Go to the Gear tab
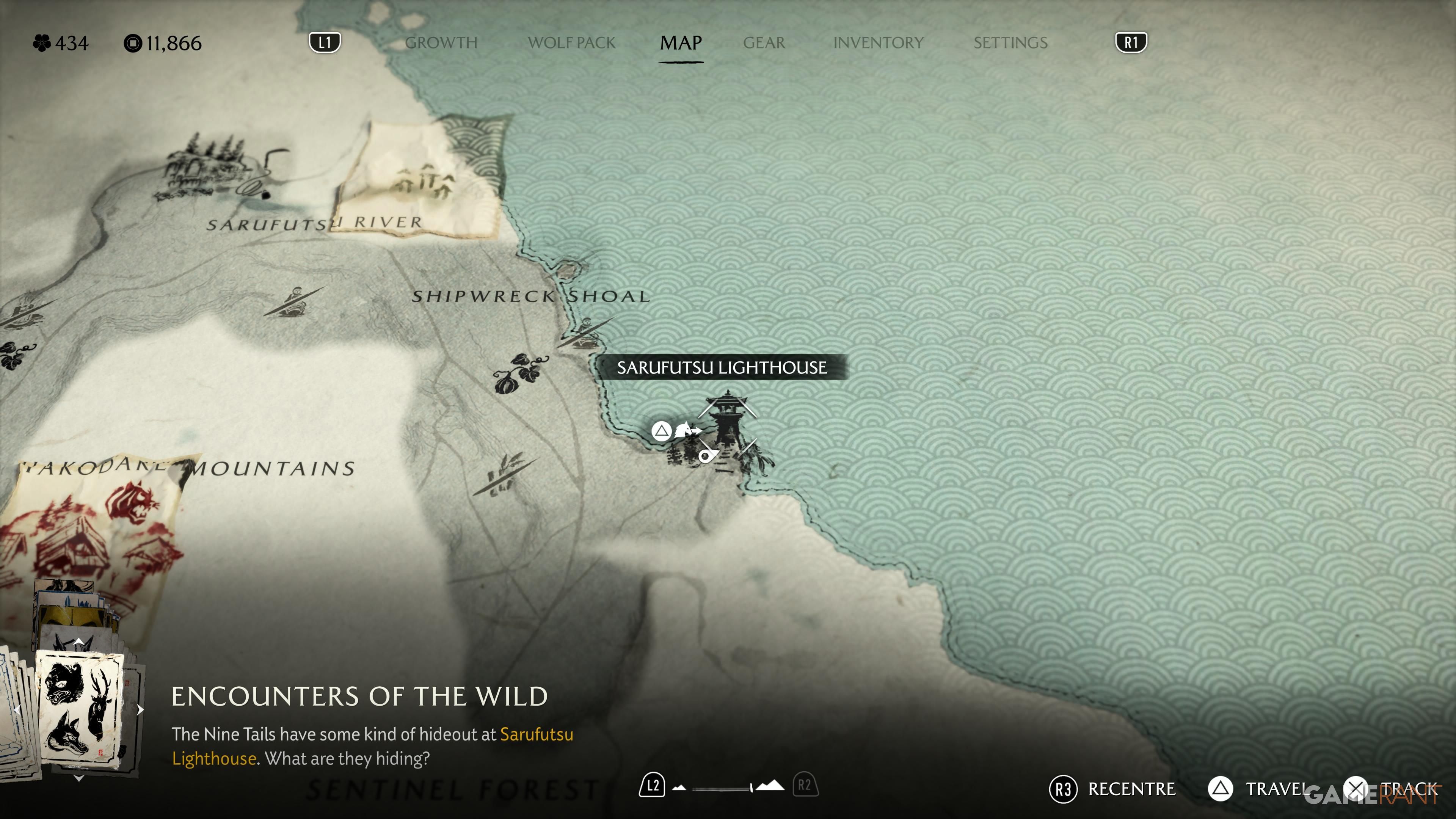The image size is (1456, 819). (x=764, y=43)
